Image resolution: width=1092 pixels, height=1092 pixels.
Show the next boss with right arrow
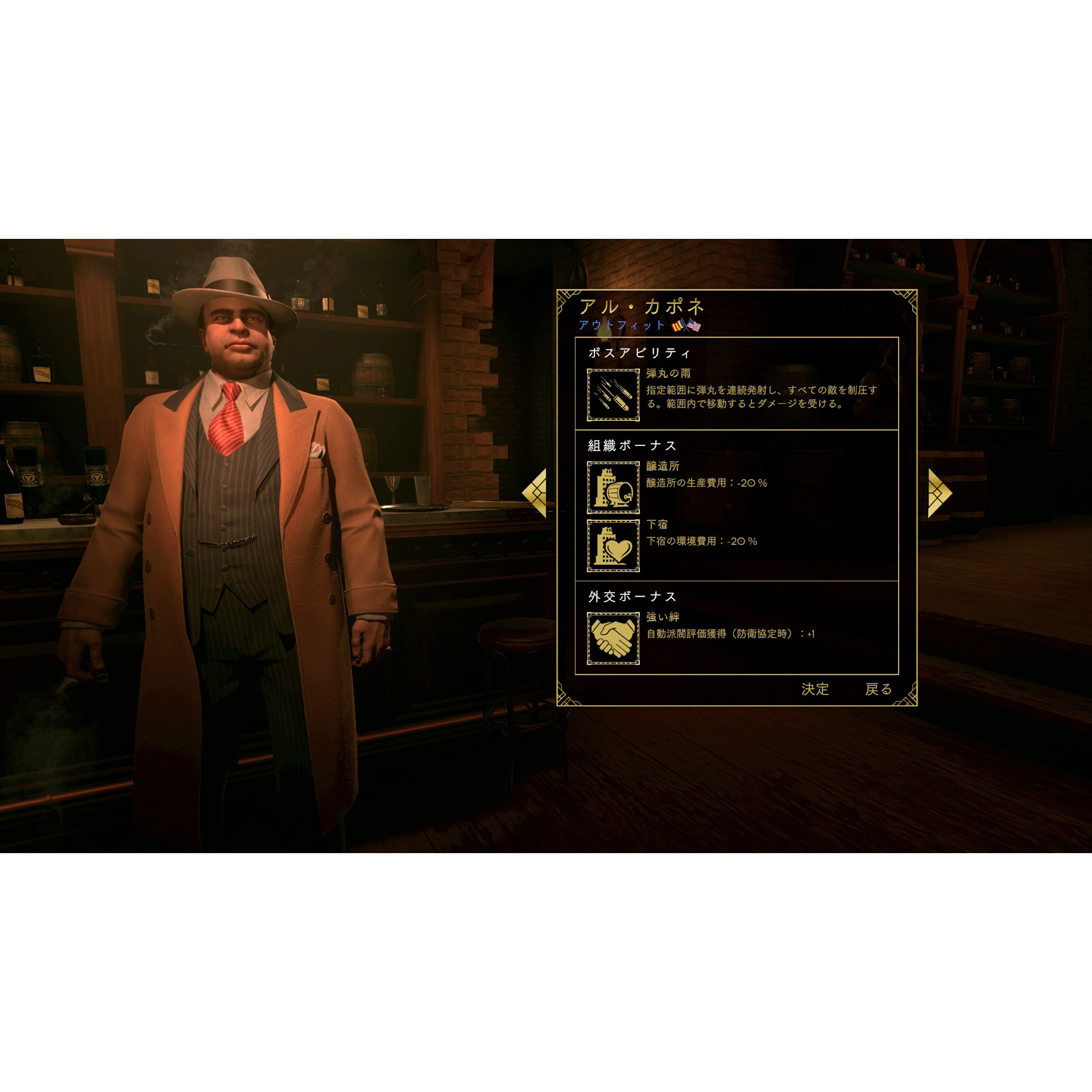[x=939, y=493]
